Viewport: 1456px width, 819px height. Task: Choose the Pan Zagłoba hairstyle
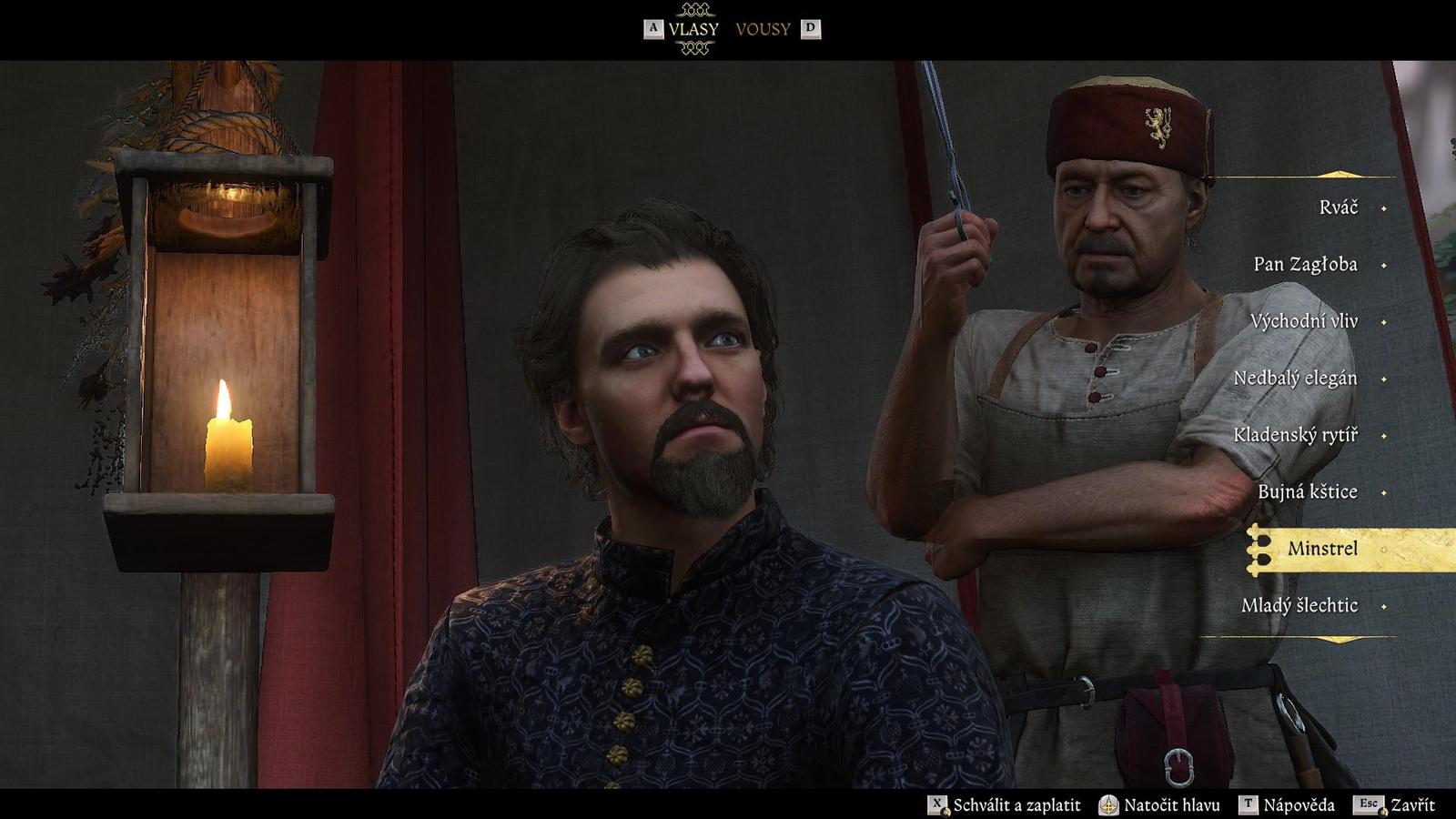(1305, 265)
